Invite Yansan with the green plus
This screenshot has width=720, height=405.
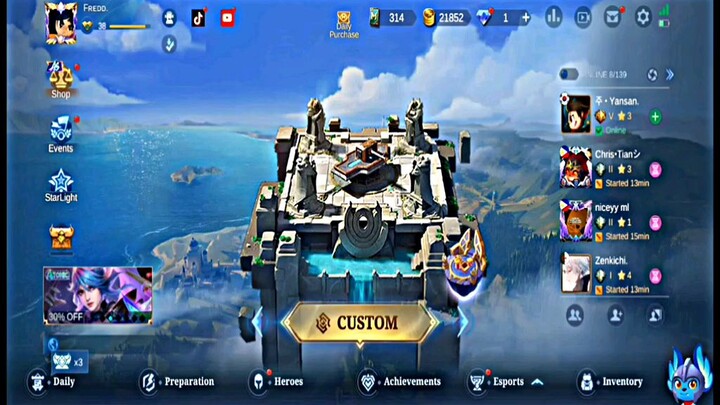[655, 117]
